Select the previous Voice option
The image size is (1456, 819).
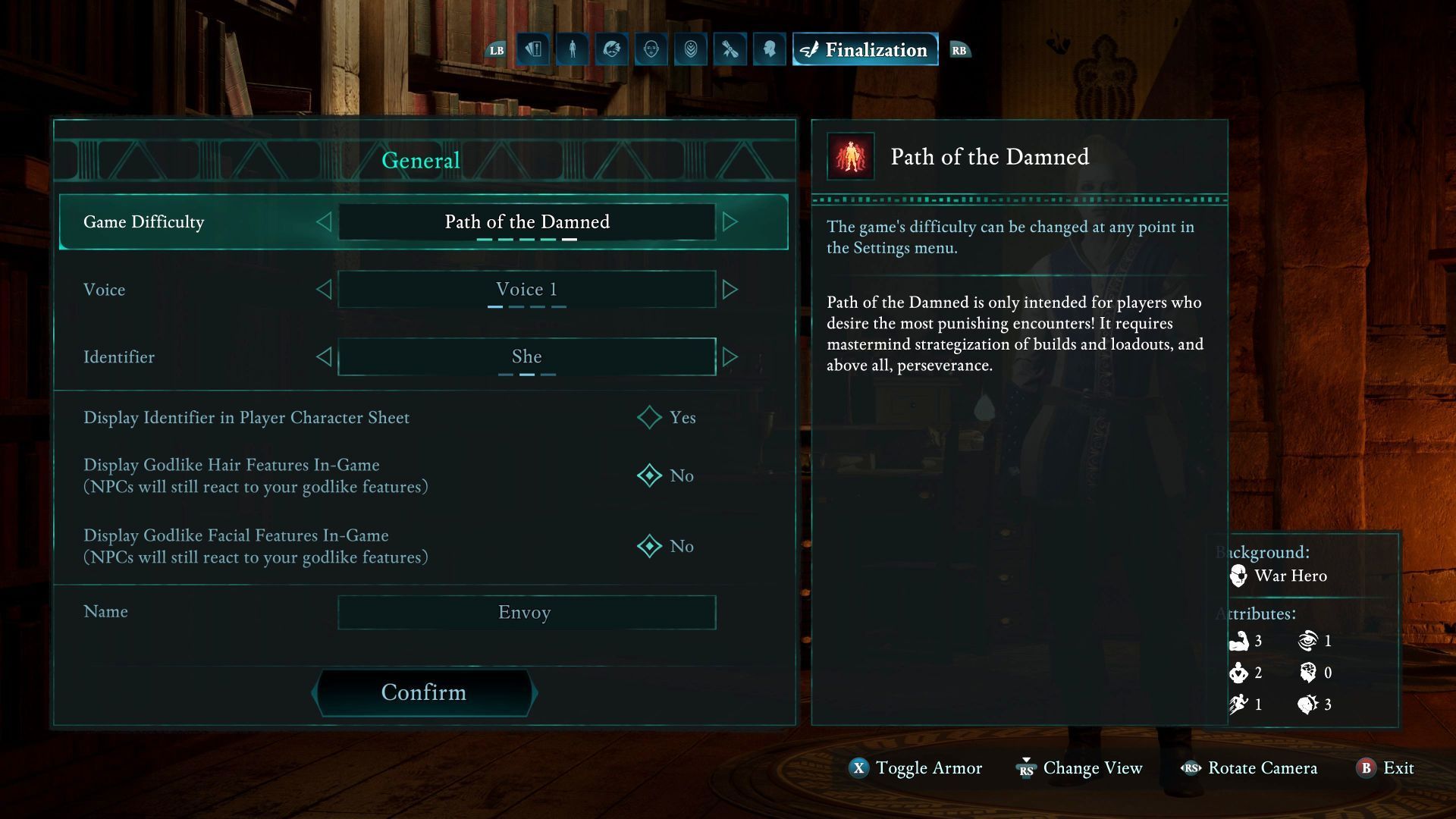[x=324, y=289]
